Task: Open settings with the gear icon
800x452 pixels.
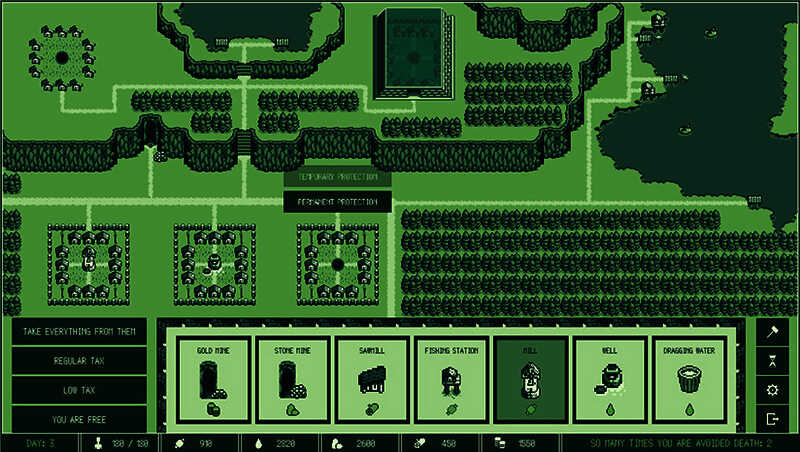Action: coord(772,390)
